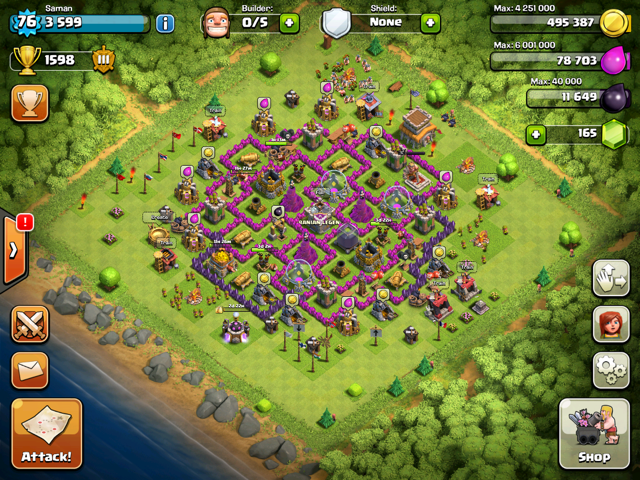Screen dimensions: 640x480
Task: Tap the Attack! map button
Action: coord(46,433)
